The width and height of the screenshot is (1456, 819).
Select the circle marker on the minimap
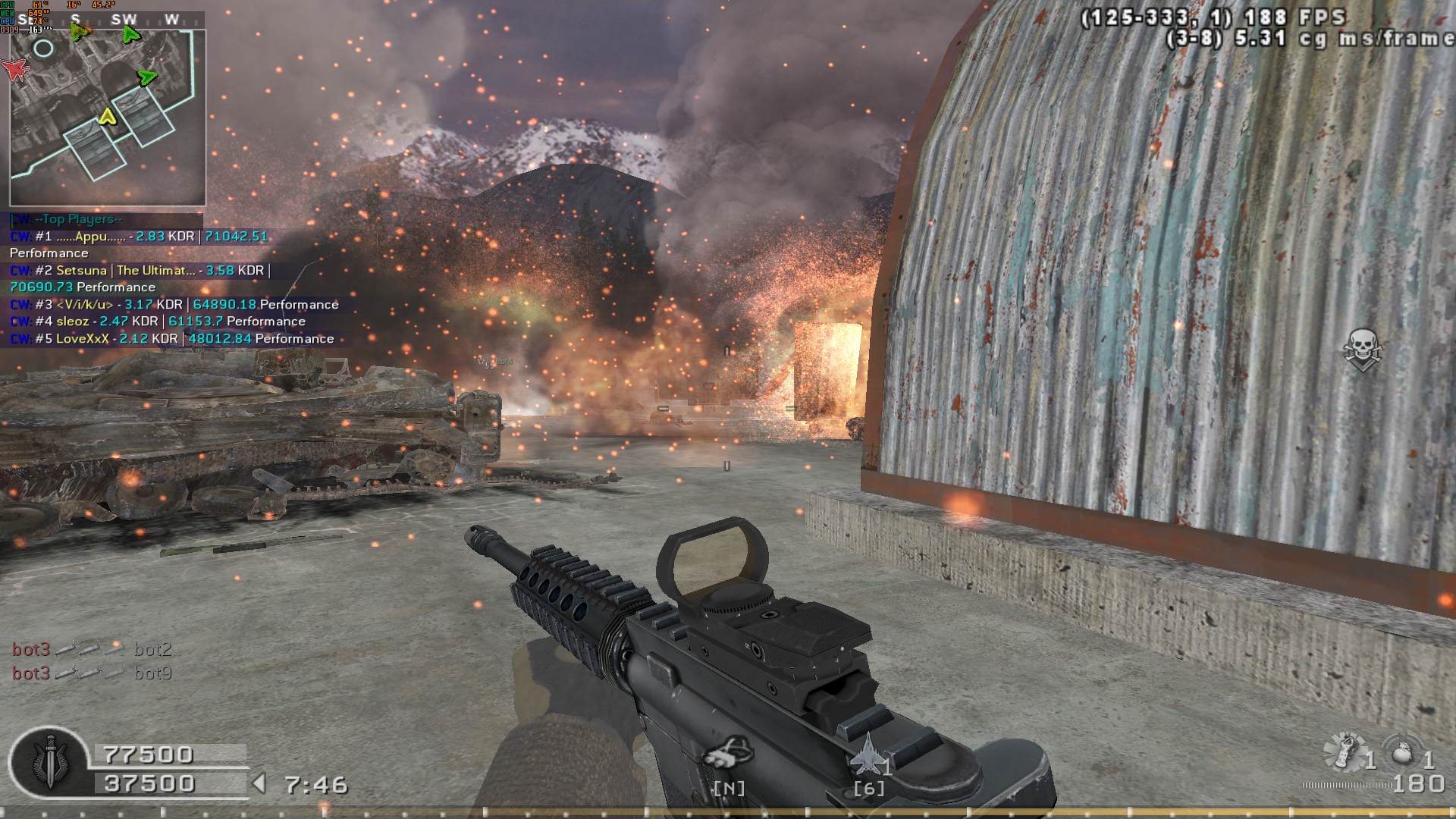click(x=44, y=49)
